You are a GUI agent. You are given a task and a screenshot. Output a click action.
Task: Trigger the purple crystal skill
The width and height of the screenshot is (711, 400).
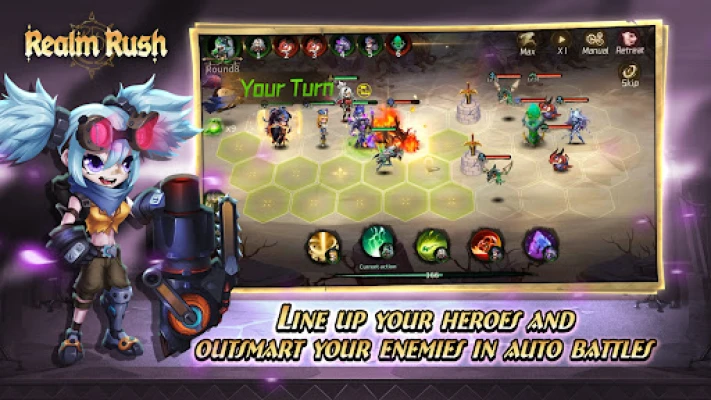click(x=541, y=245)
